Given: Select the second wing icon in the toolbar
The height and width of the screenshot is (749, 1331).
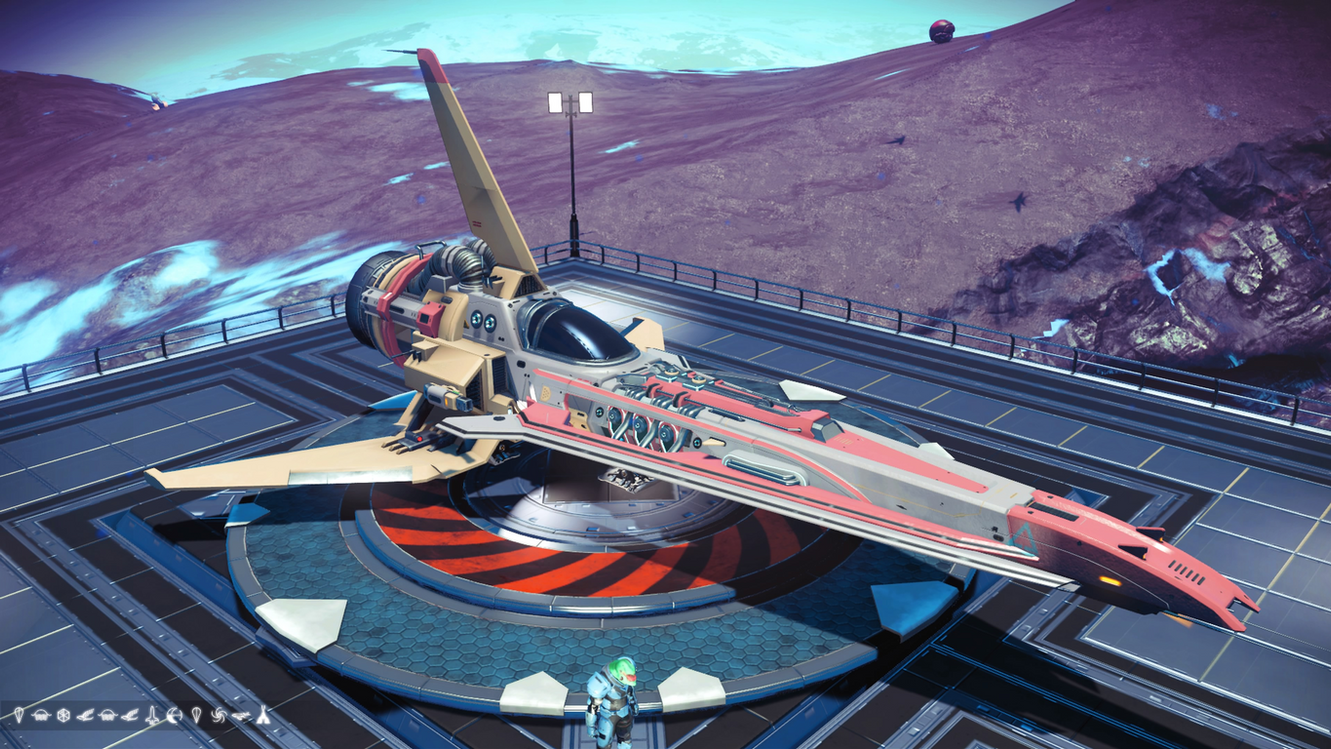Looking at the screenshot, I should tap(130, 716).
